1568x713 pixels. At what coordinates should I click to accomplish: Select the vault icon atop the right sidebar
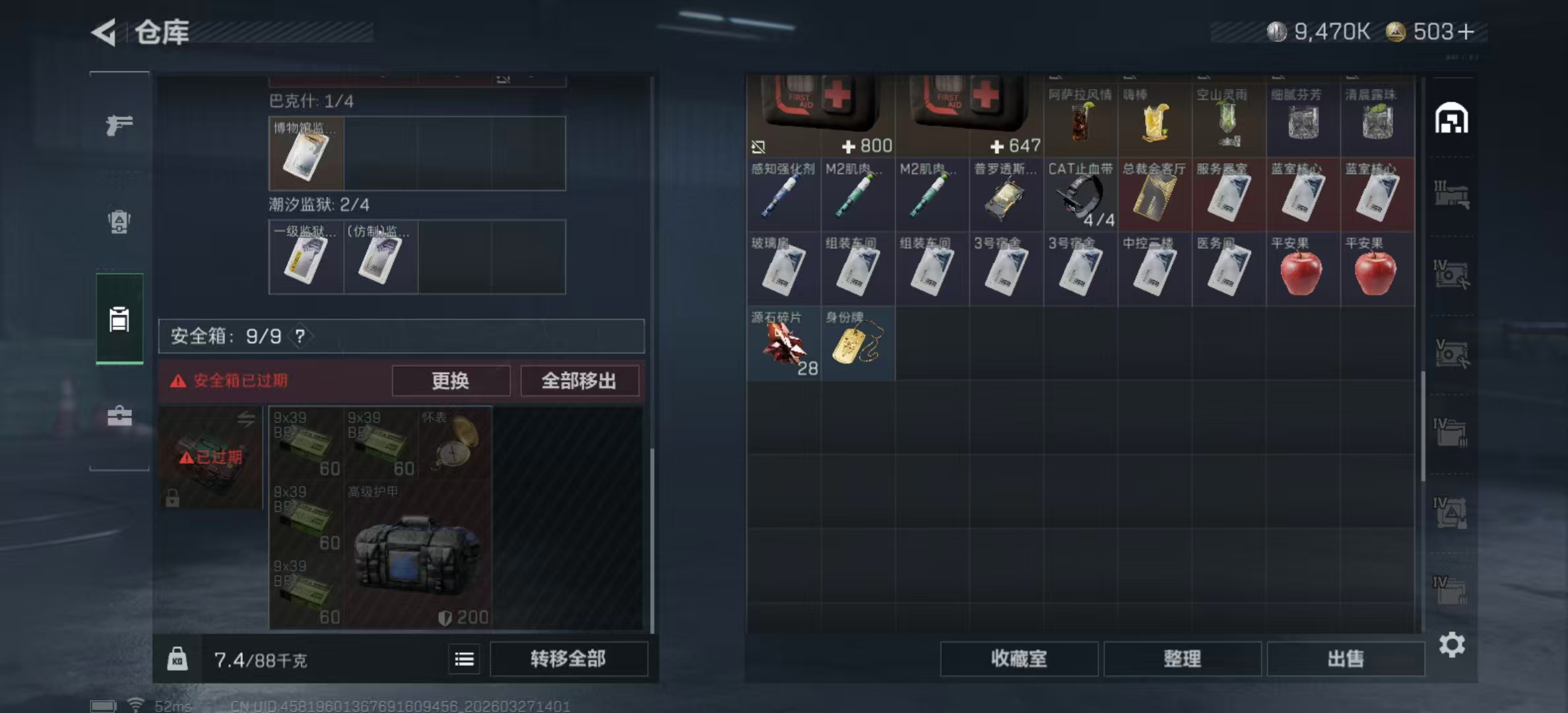(x=1452, y=117)
